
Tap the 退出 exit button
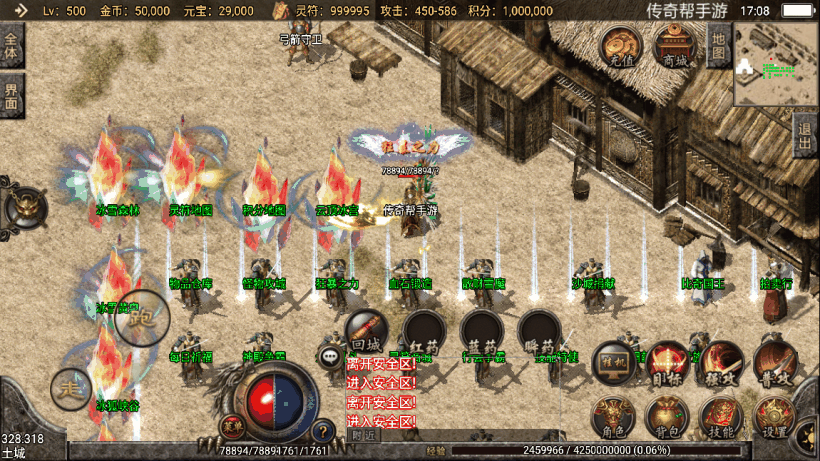805,133
